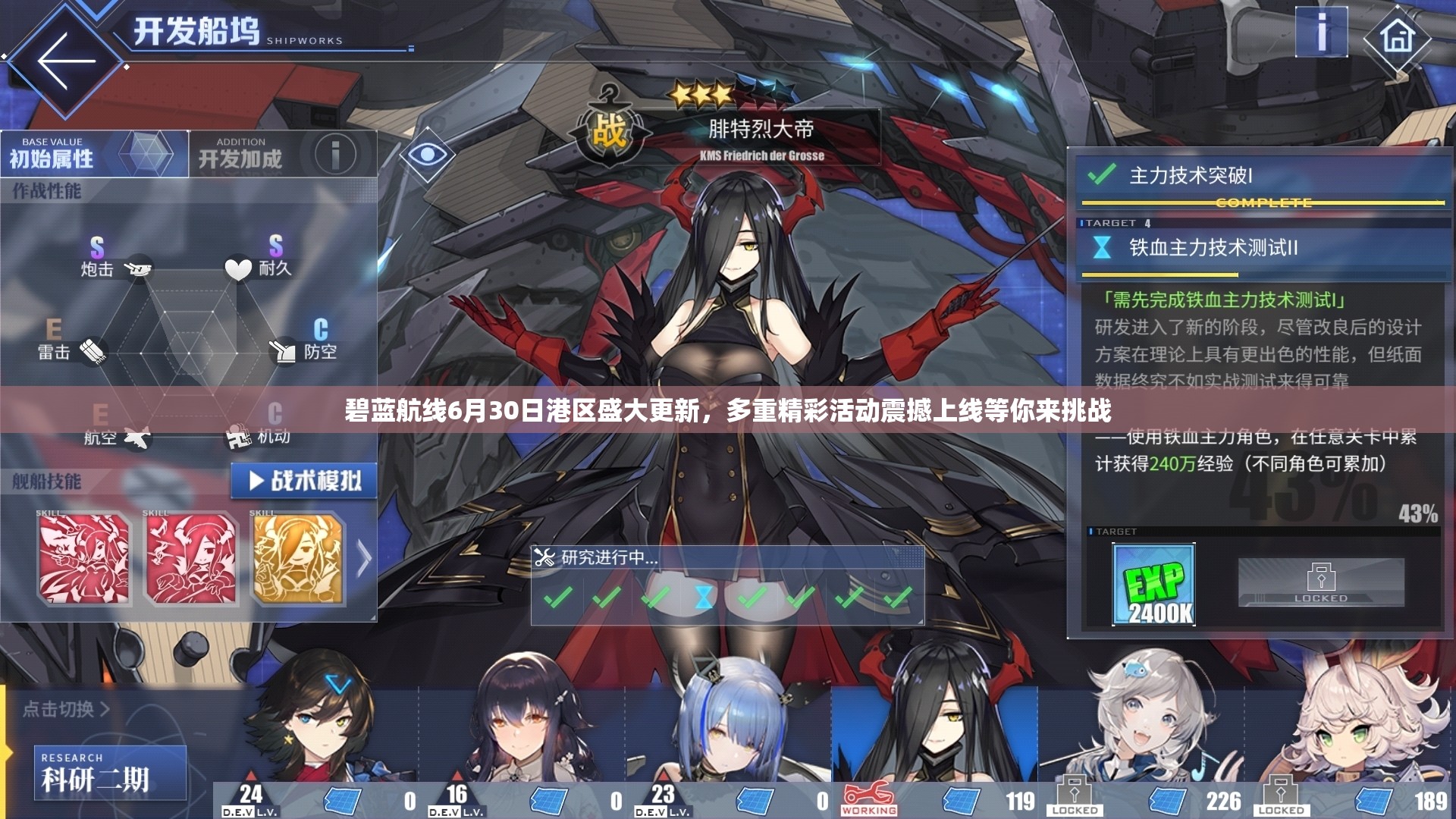
Task: Click the locked target reward button
Action: (x=1320, y=582)
